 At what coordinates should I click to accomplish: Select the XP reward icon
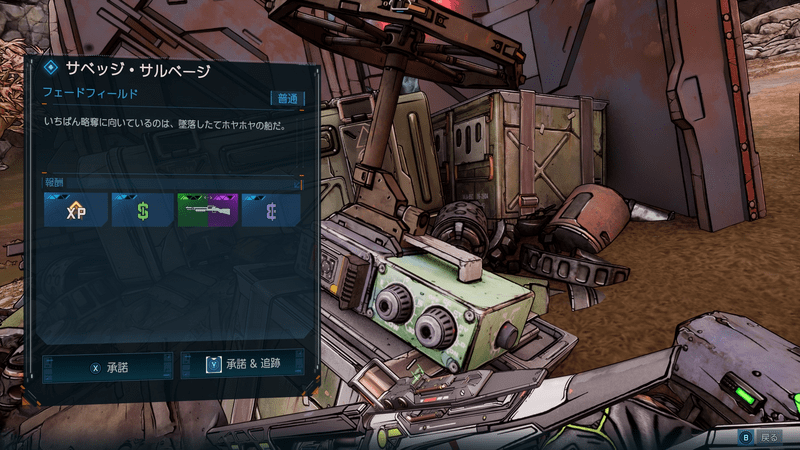pyautogui.click(x=76, y=210)
